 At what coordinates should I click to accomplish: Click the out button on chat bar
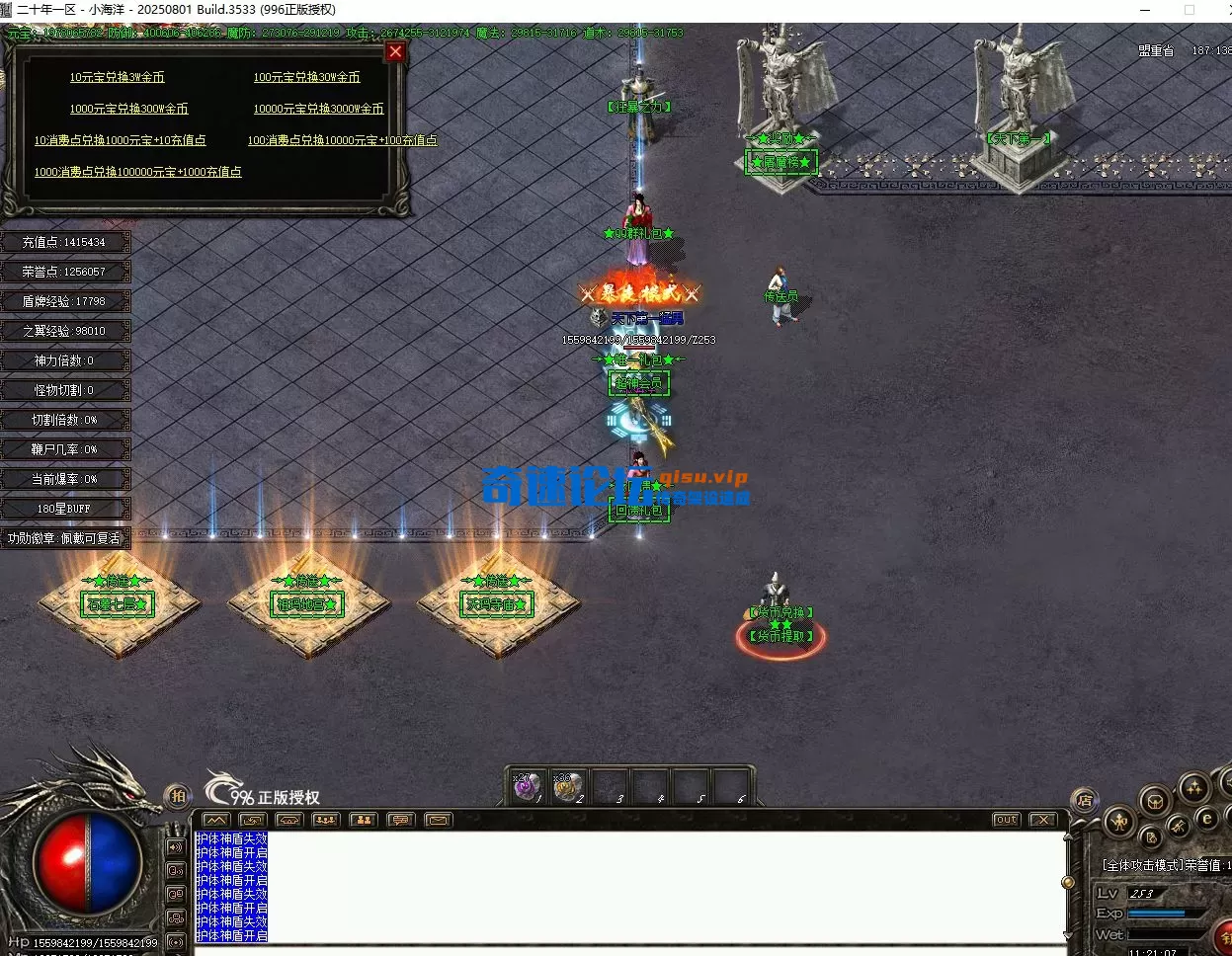click(x=1006, y=820)
